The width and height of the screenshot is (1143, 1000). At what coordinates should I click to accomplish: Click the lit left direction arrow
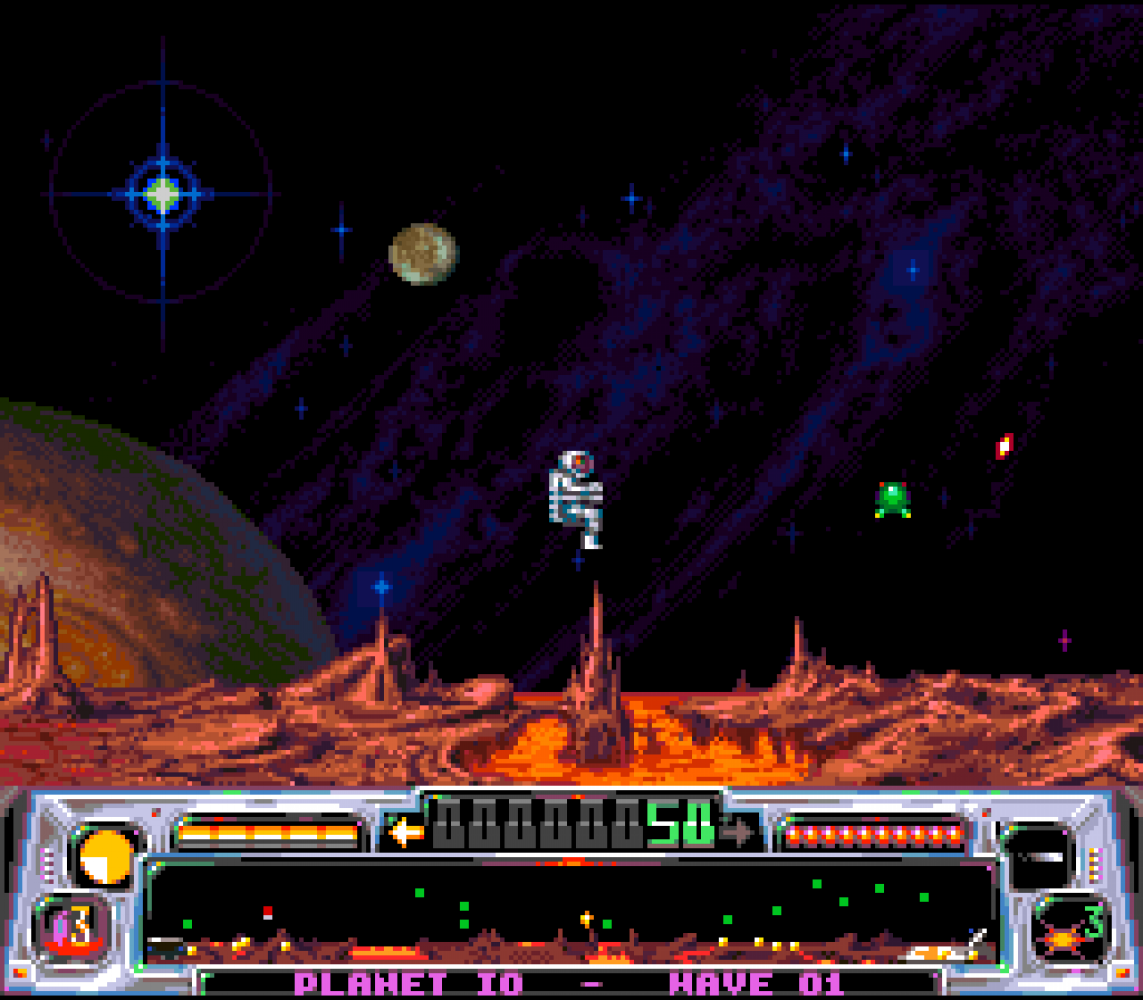point(405,832)
